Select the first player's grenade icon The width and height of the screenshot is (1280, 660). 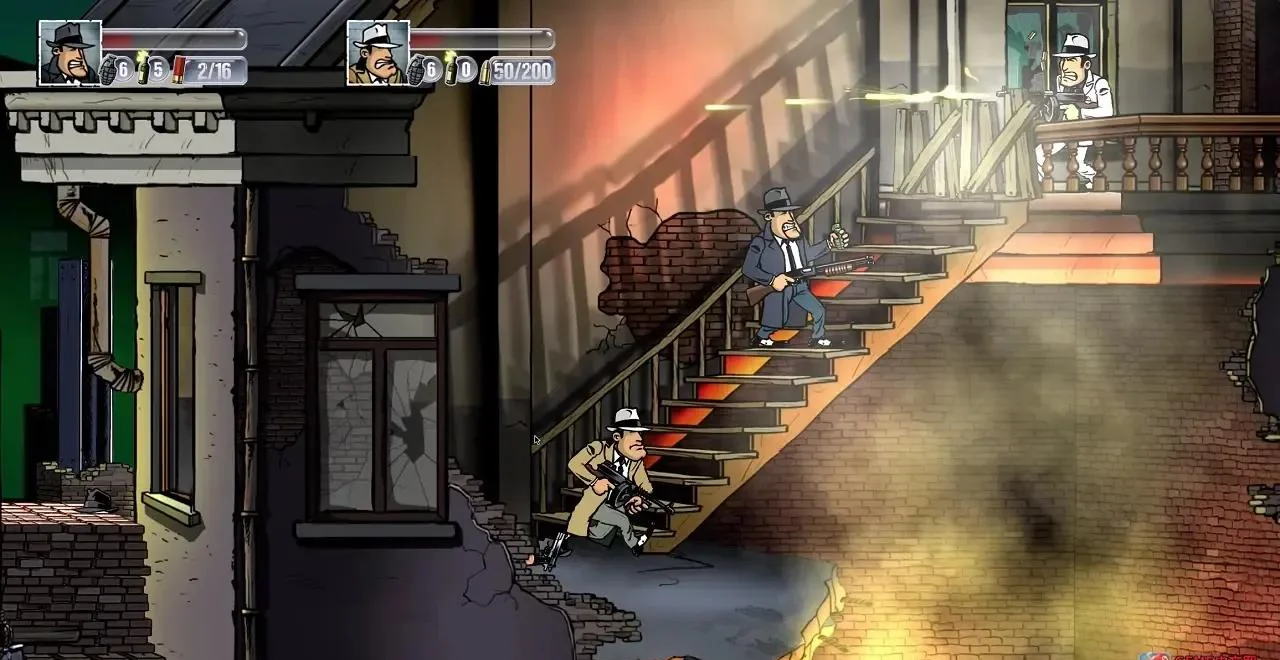pos(108,71)
